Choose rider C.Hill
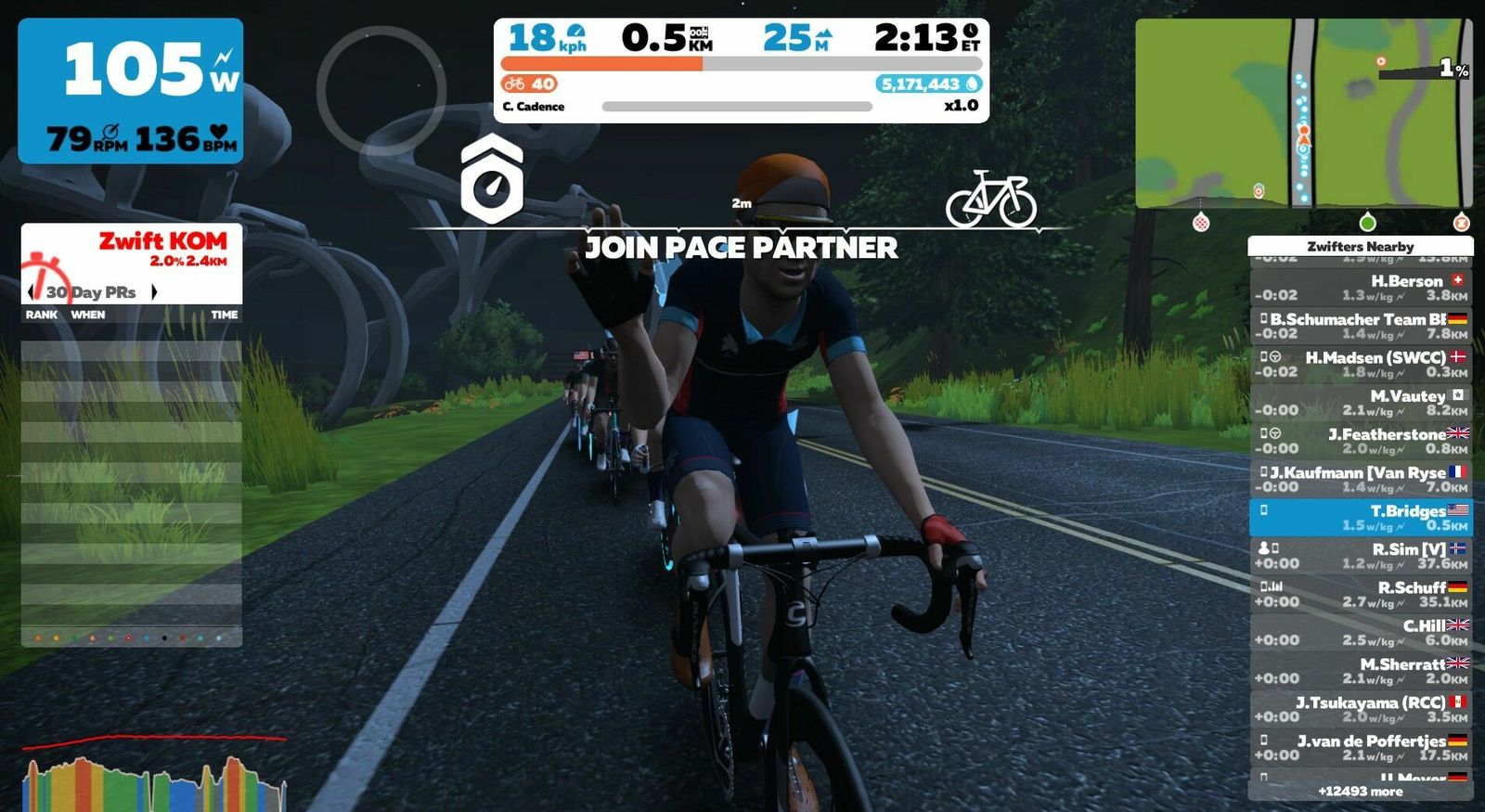The height and width of the screenshot is (812, 1485). click(1361, 632)
